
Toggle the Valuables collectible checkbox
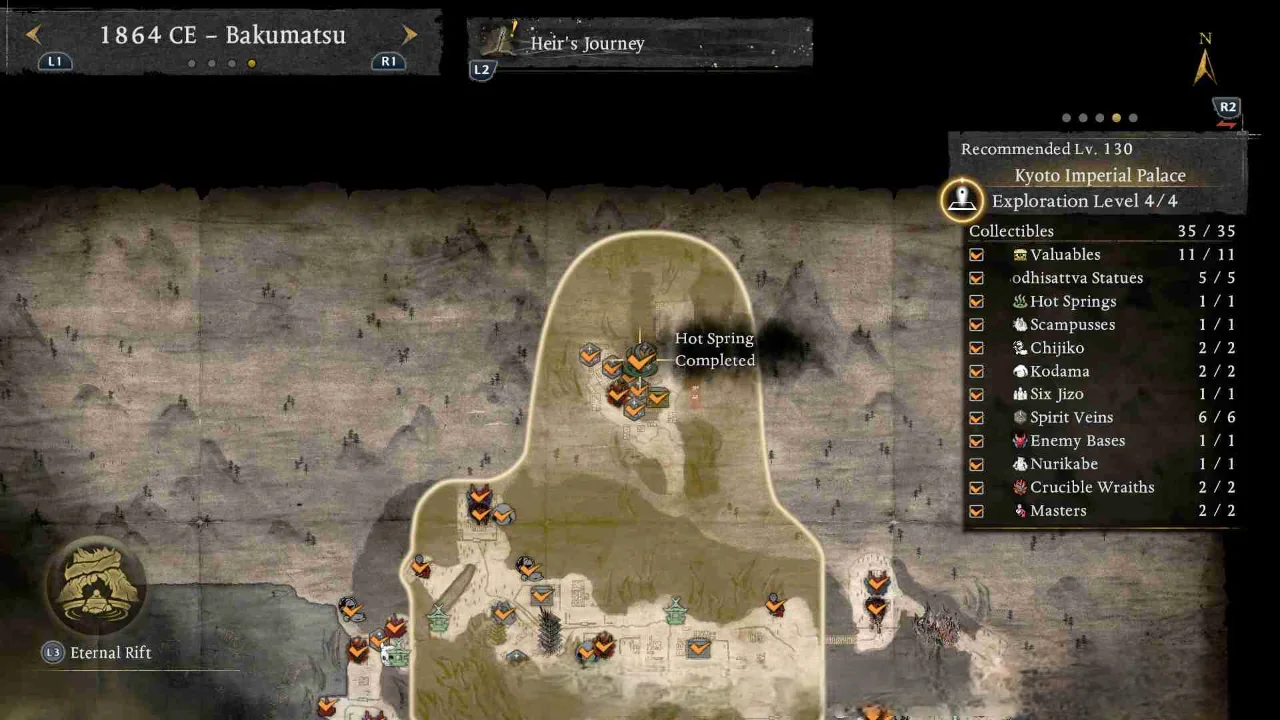pyautogui.click(x=976, y=255)
